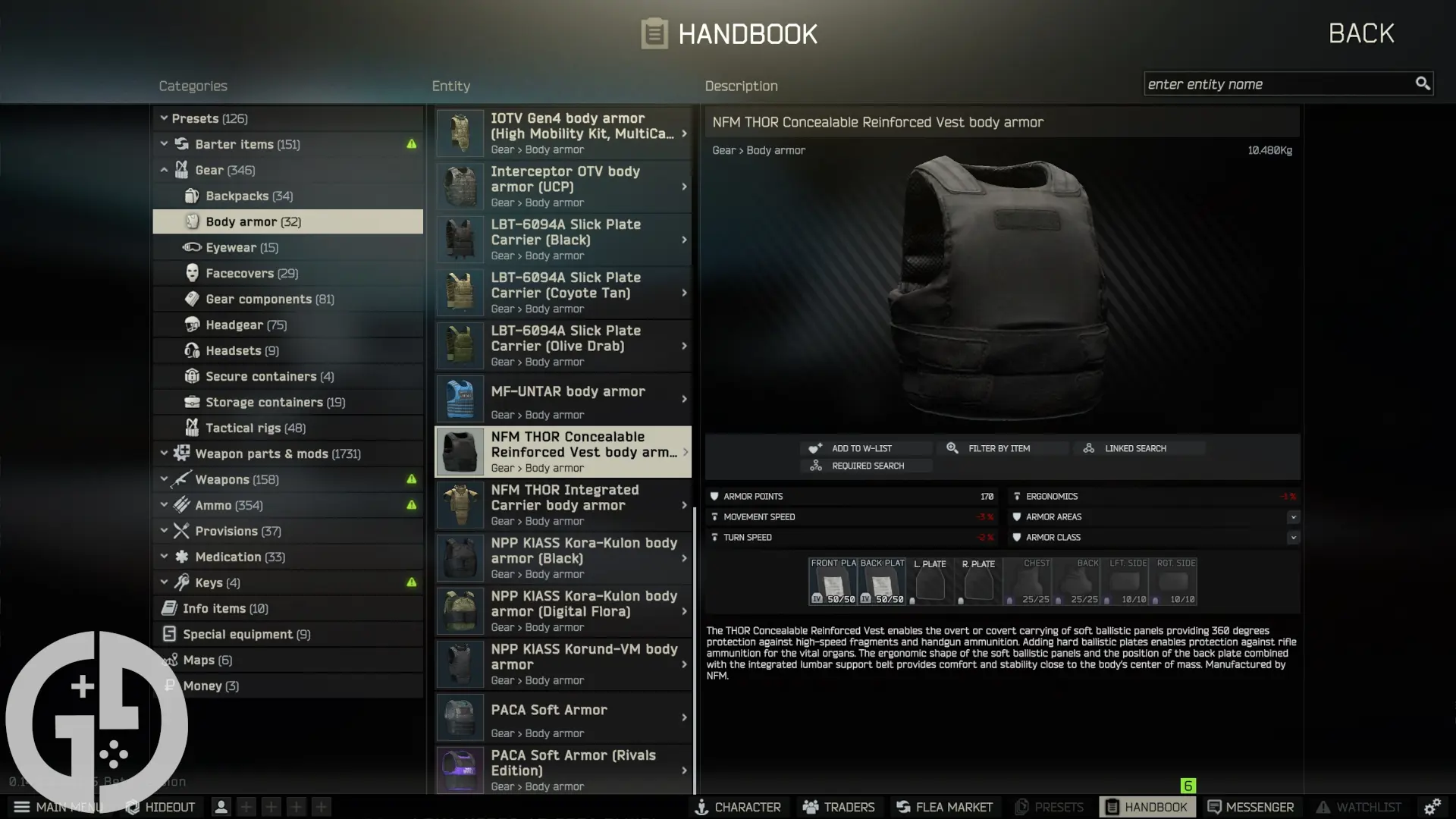Click the Eyewear glasses icon
This screenshot has width=1456, height=819.
[190, 247]
